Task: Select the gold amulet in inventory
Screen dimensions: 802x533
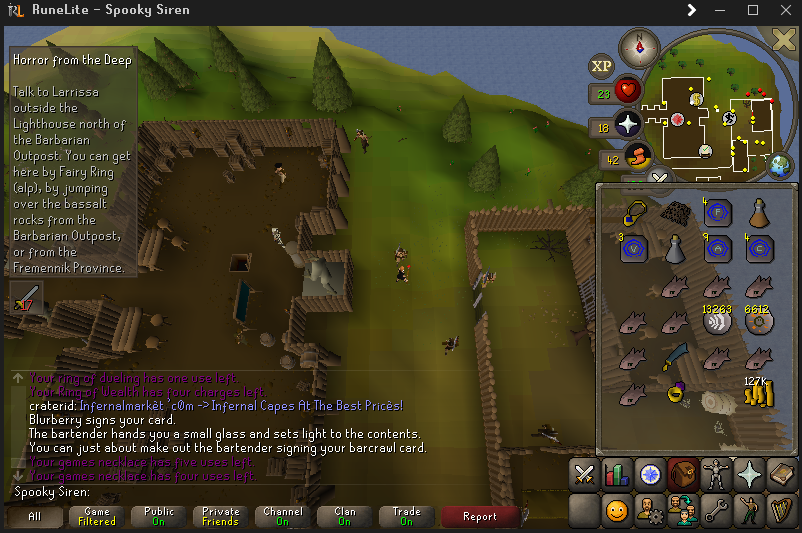Action: (632, 212)
